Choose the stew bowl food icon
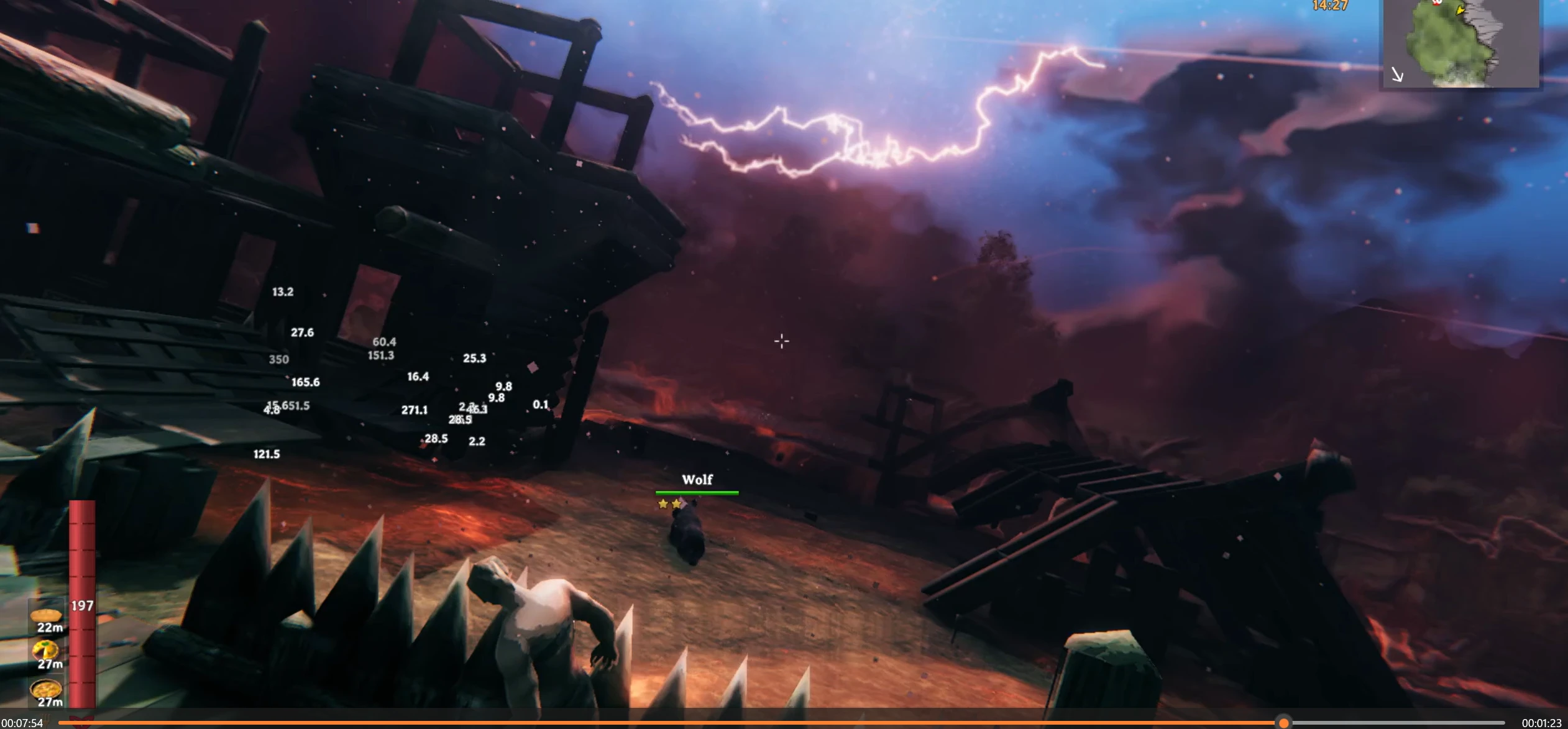The width and height of the screenshot is (1568, 729). (46, 689)
